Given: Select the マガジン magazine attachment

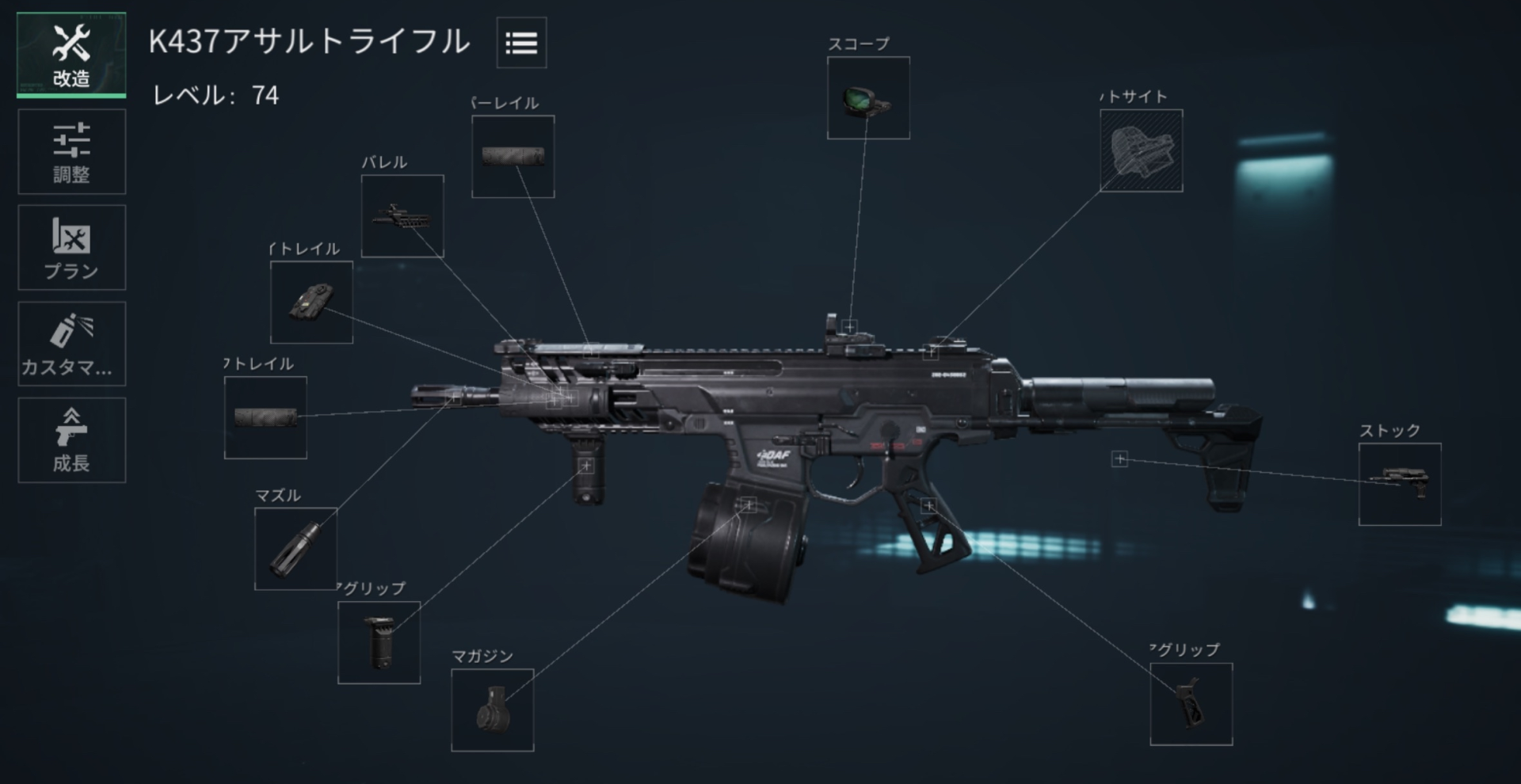Looking at the screenshot, I should (x=493, y=710).
